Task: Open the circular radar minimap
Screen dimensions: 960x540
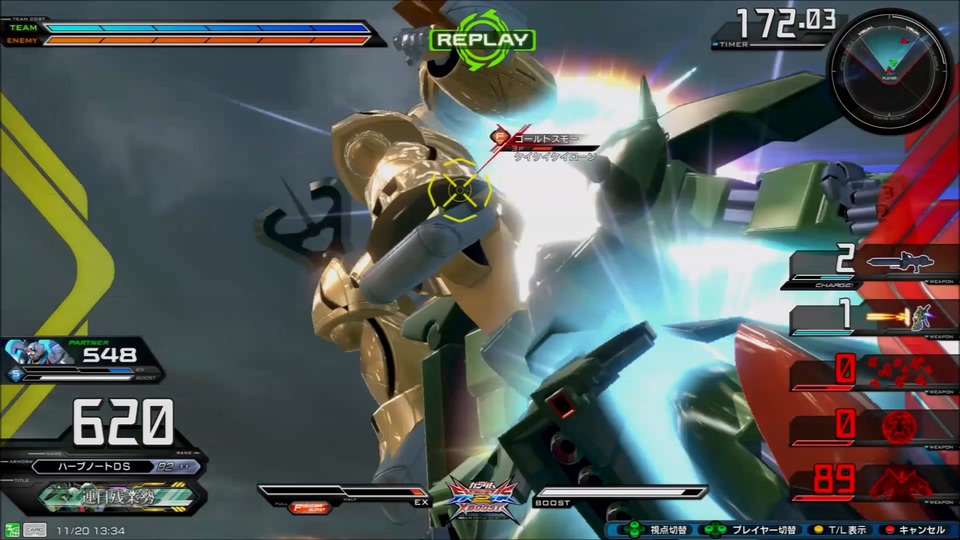Action: (x=889, y=68)
